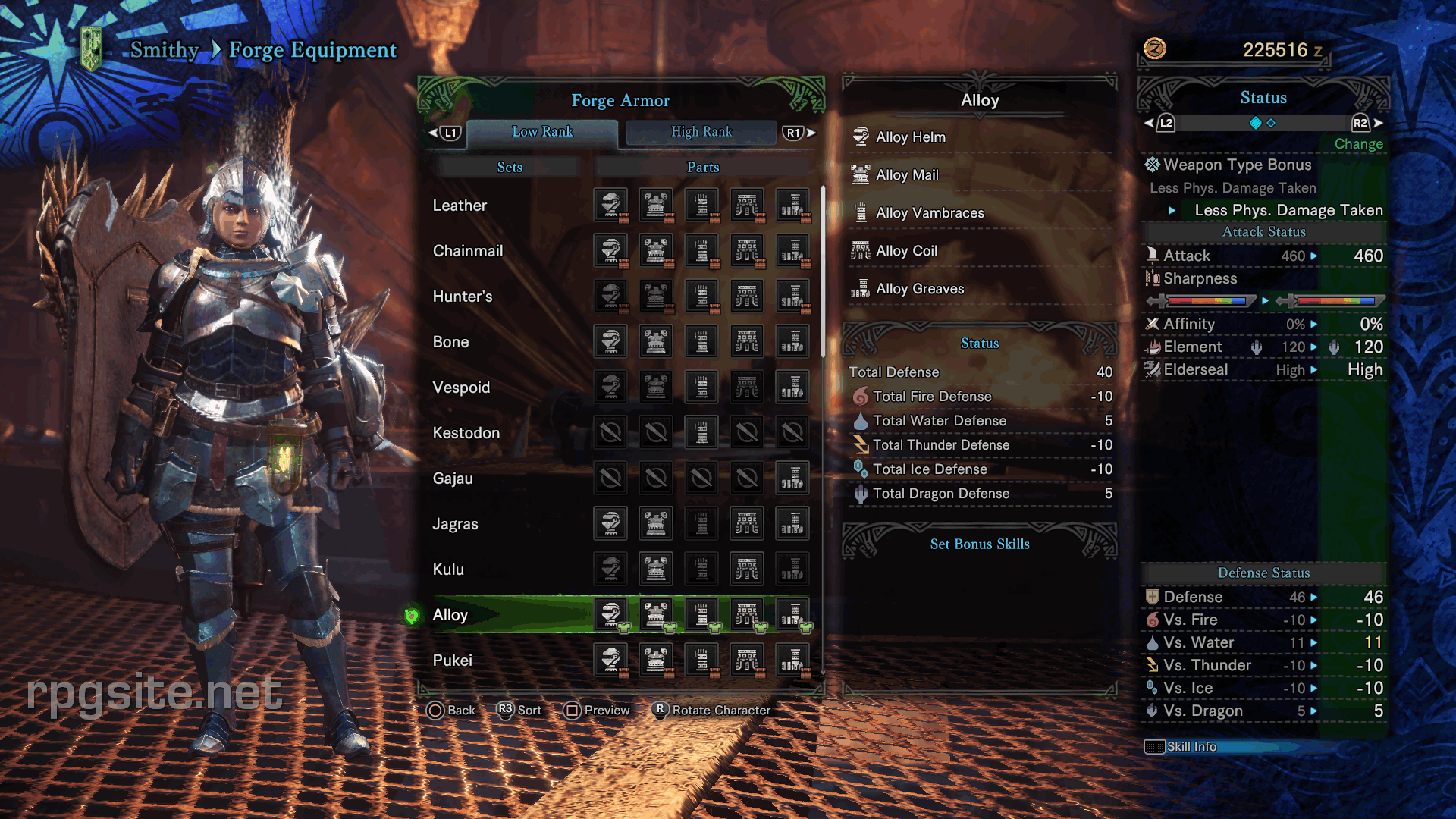The image size is (1456, 819).
Task: Select Alloy Helm in the list
Action: click(x=910, y=137)
